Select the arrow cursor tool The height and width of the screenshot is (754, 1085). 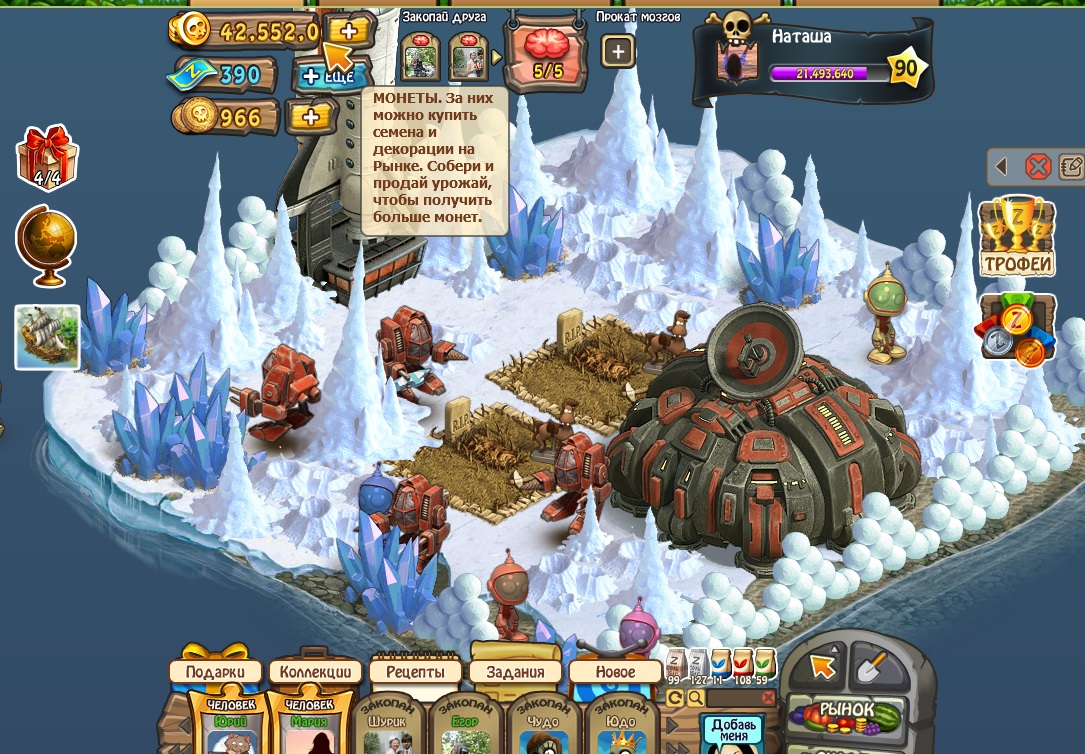822,665
